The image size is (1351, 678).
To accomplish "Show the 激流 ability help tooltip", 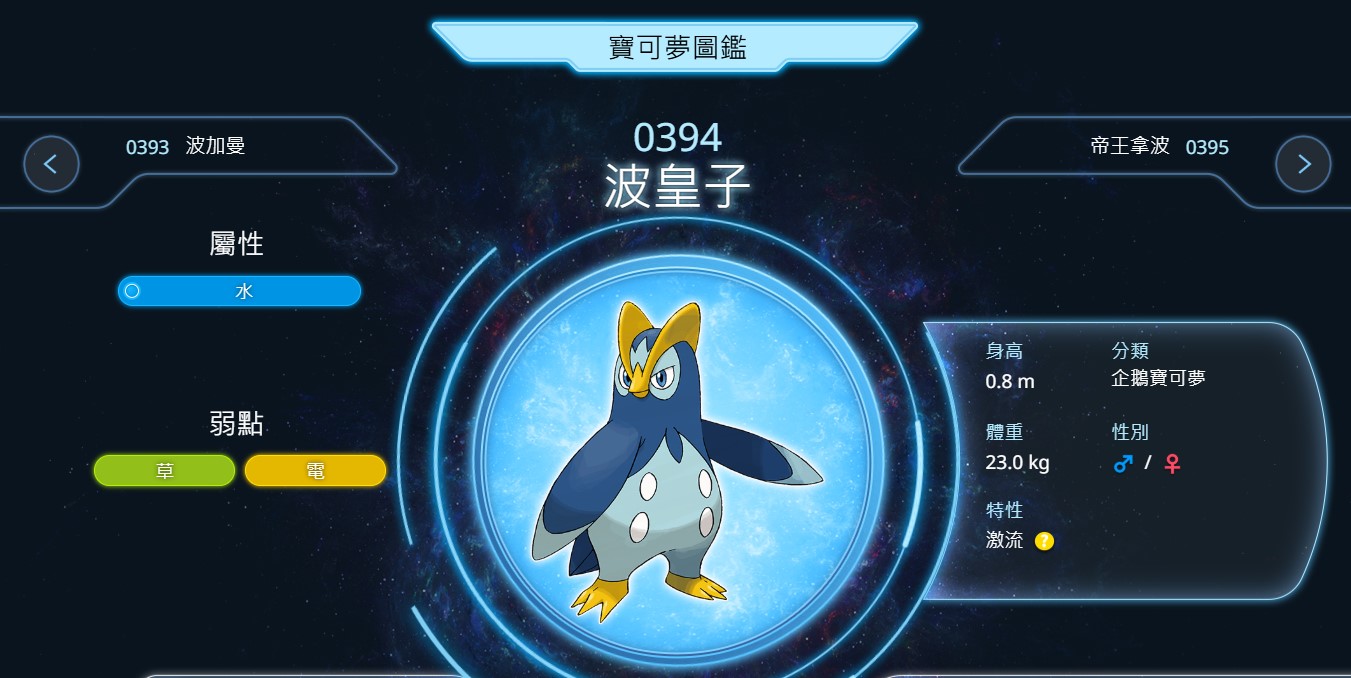I will [1044, 541].
